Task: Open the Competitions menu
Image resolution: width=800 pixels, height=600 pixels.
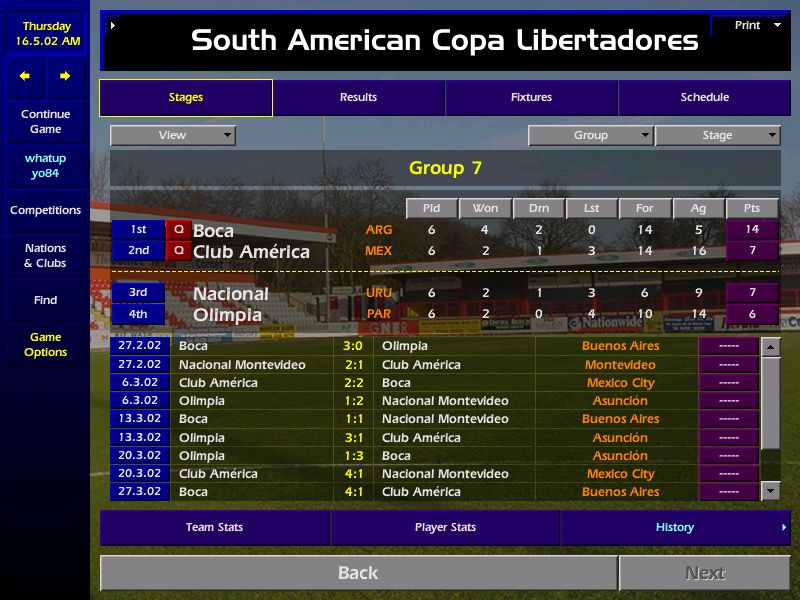Action: click(45, 211)
